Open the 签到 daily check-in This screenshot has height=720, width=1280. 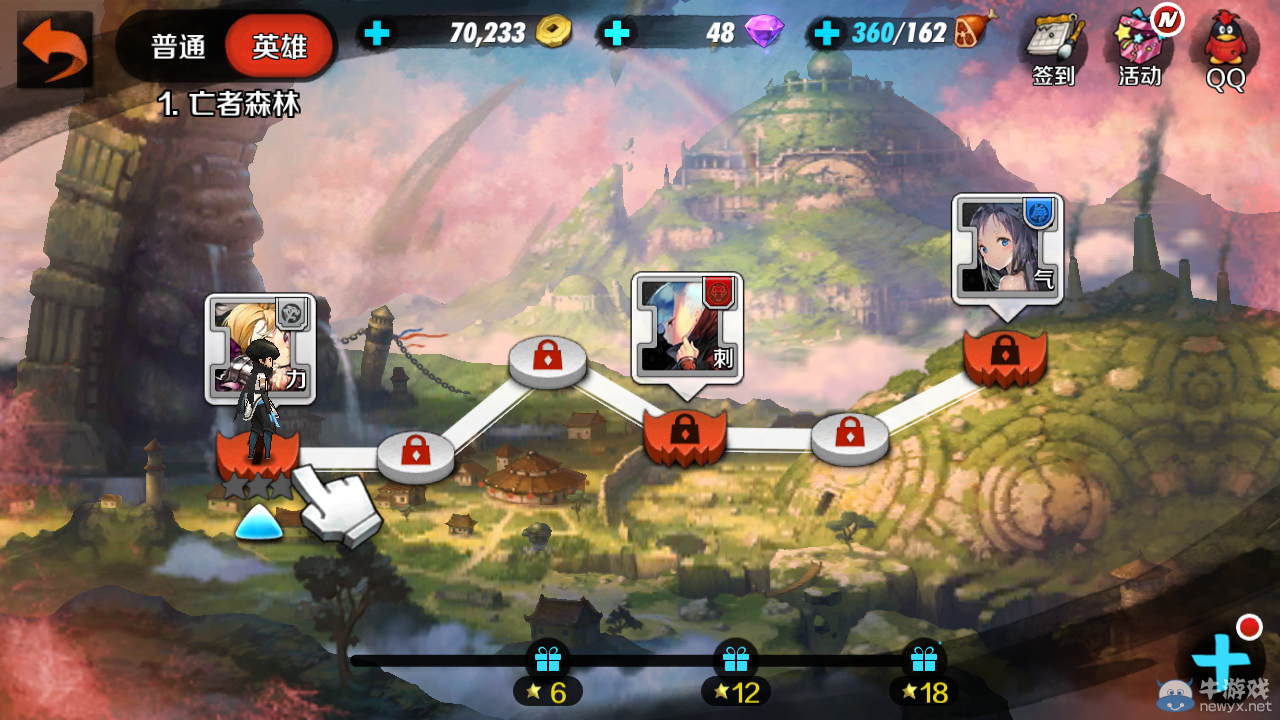pos(1054,48)
